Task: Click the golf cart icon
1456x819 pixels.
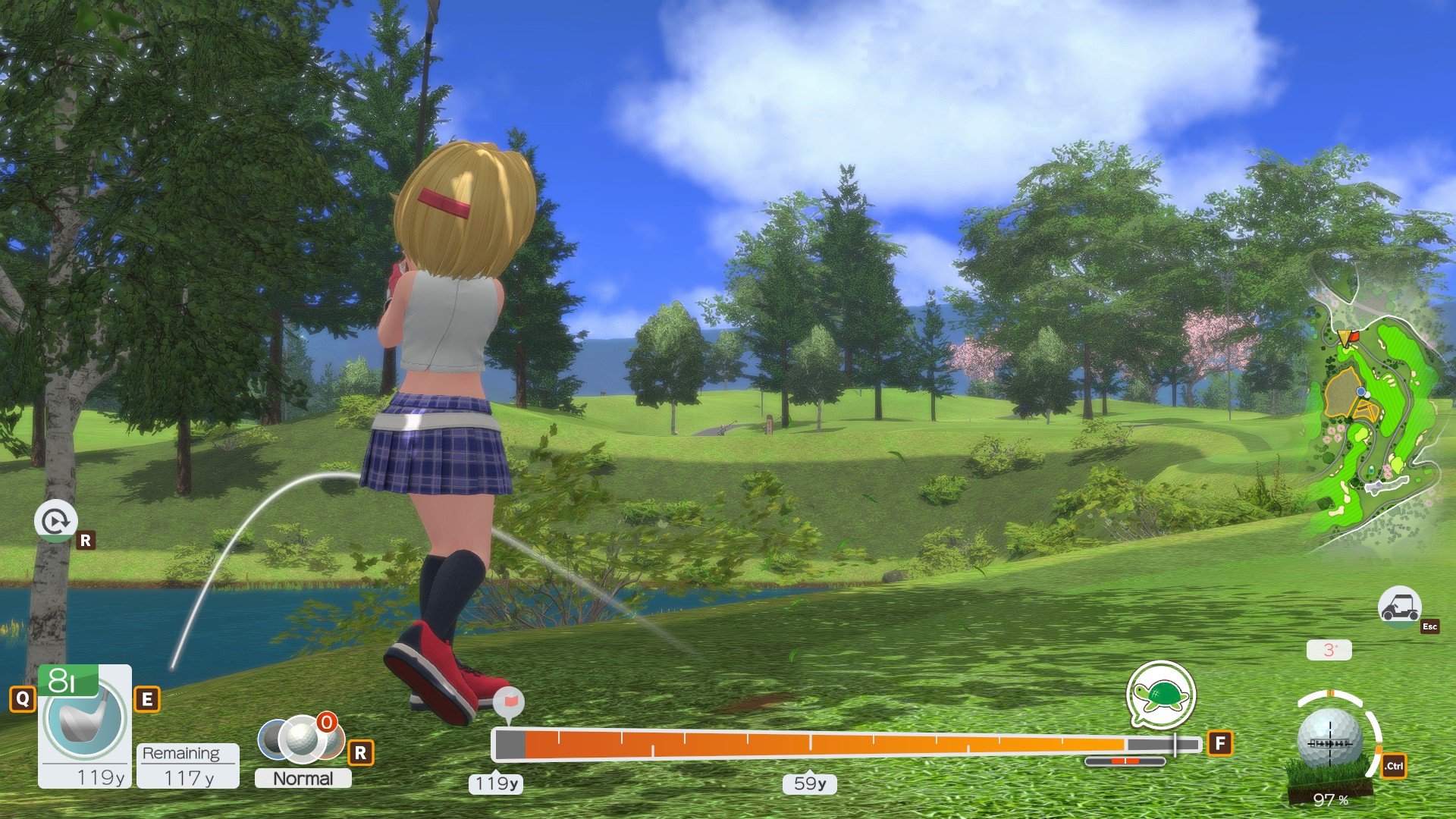Action: coord(1399,606)
